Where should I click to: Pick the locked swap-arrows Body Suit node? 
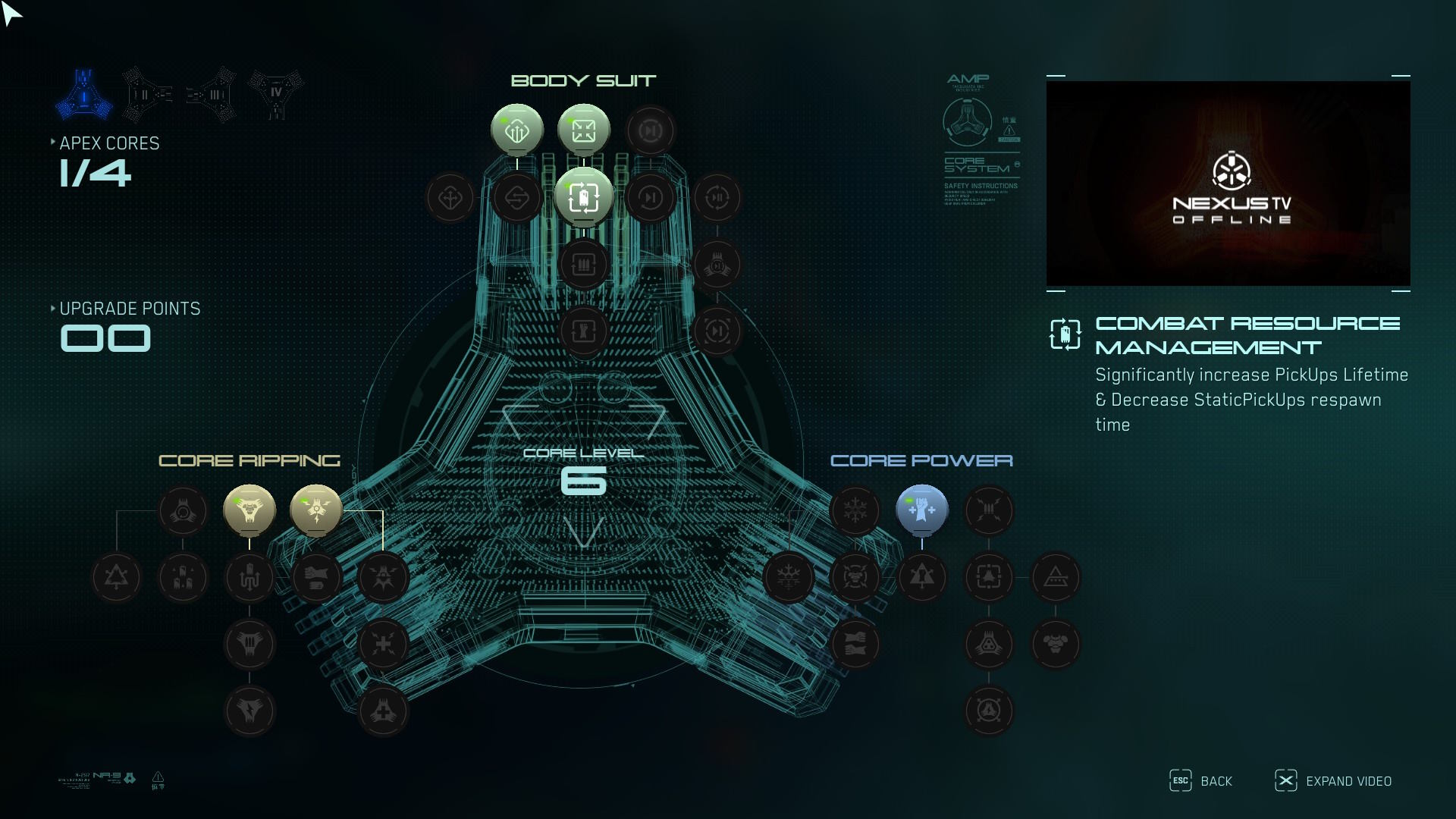516,198
